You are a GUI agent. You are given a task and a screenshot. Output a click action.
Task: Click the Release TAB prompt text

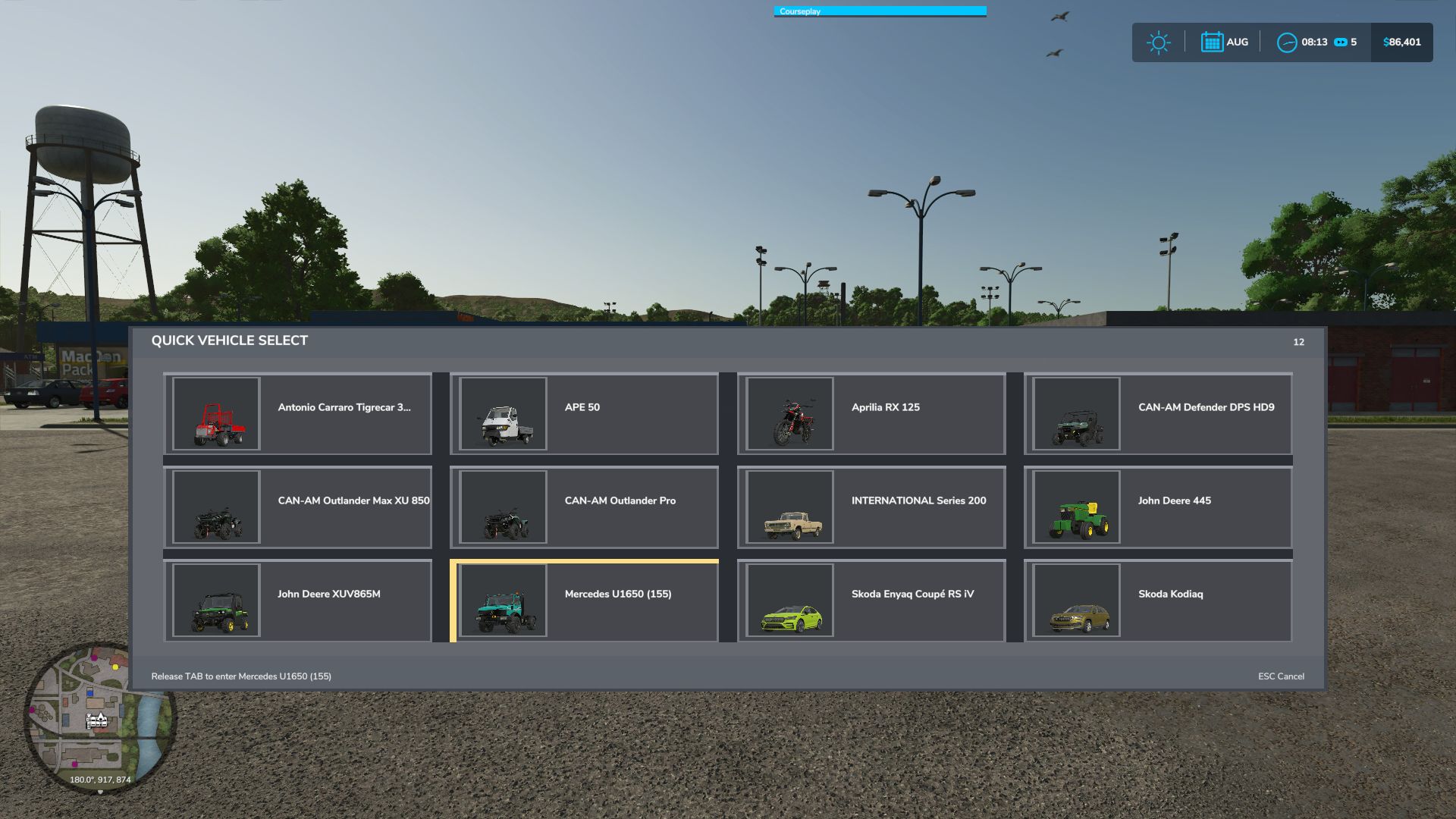click(x=241, y=675)
